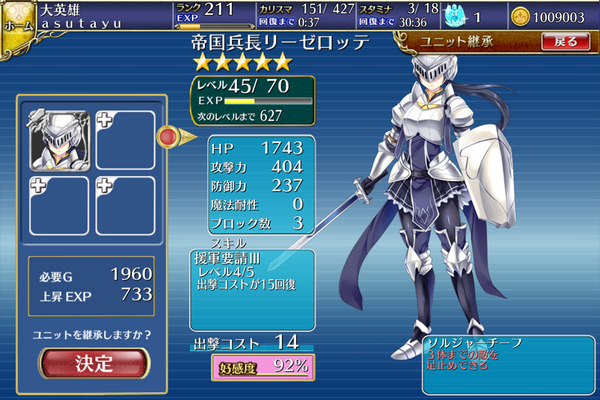The height and width of the screenshot is (400, 600).
Task: Go back using the 戻る button
Action: [x=565, y=41]
